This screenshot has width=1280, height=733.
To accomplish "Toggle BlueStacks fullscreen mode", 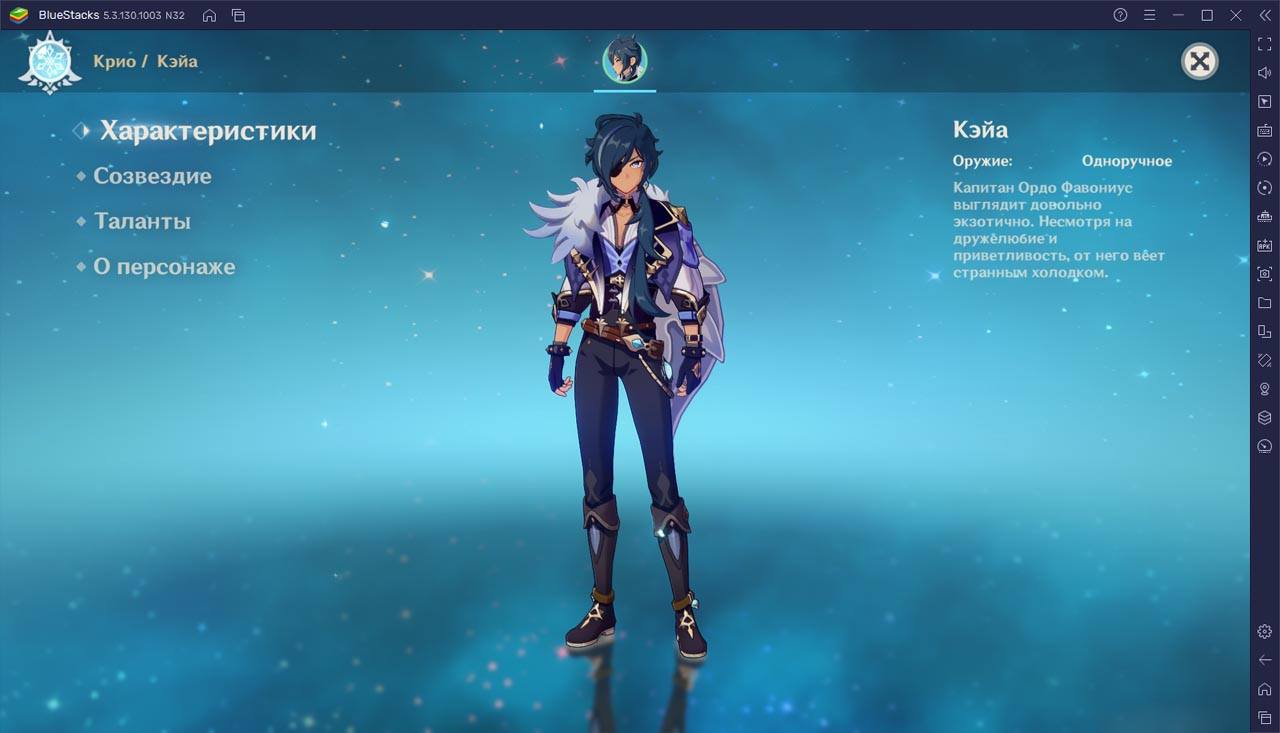I will tap(1265, 44).
